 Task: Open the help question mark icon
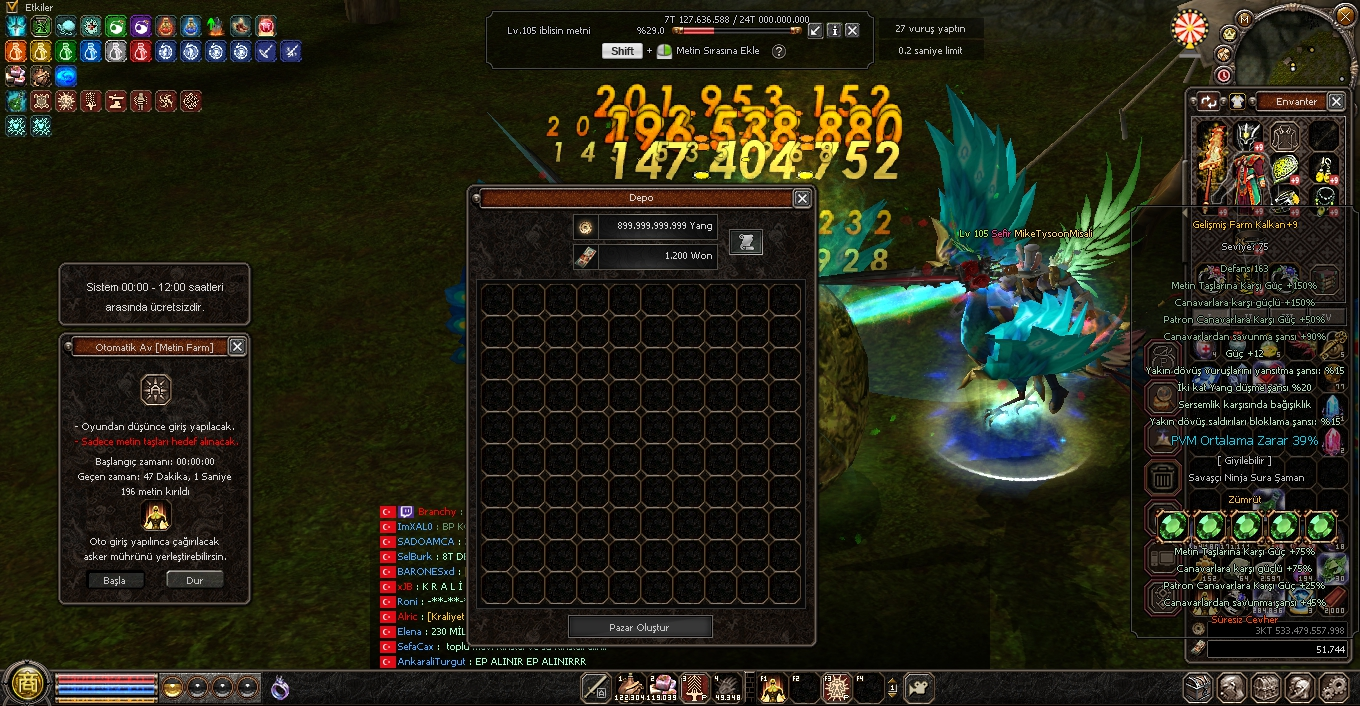pos(779,51)
